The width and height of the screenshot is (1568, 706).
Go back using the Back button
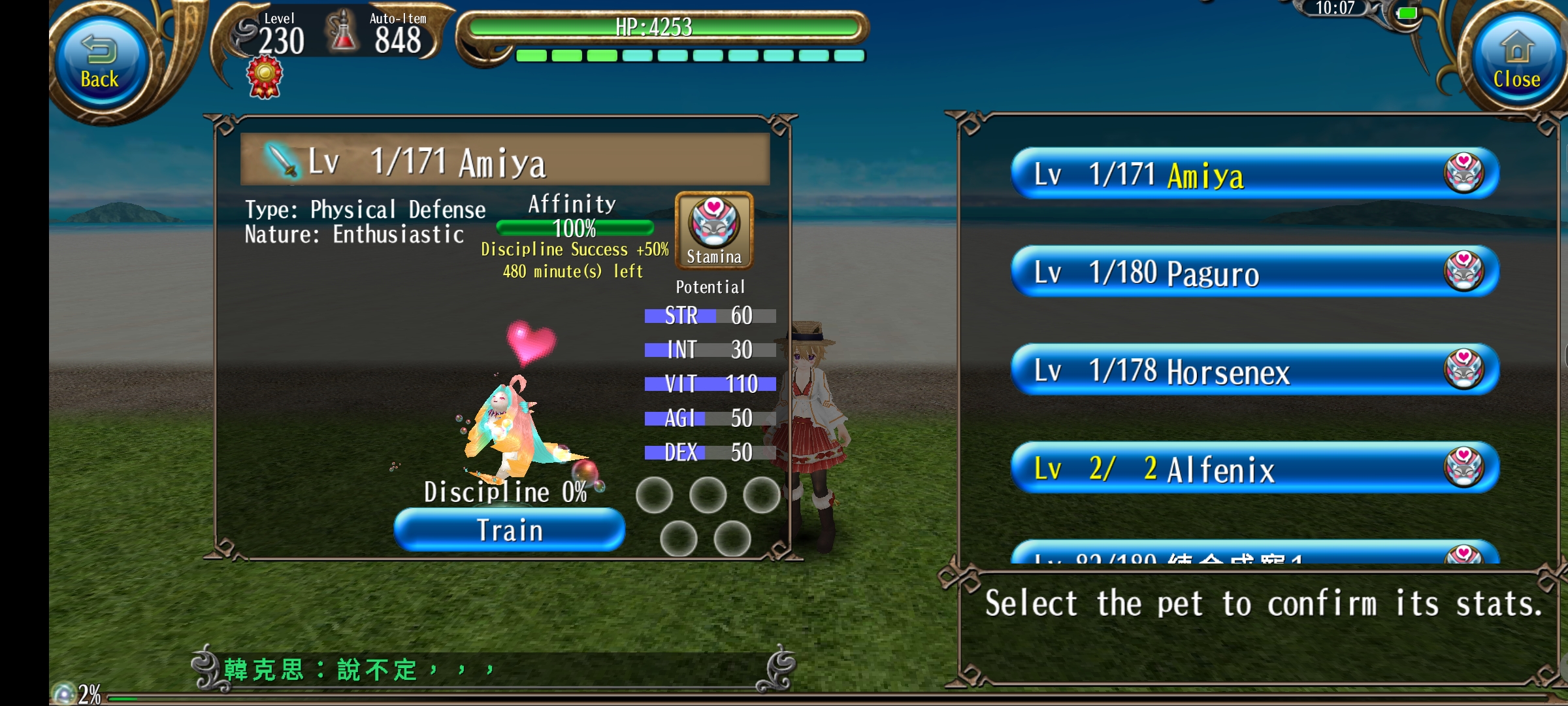[99, 62]
